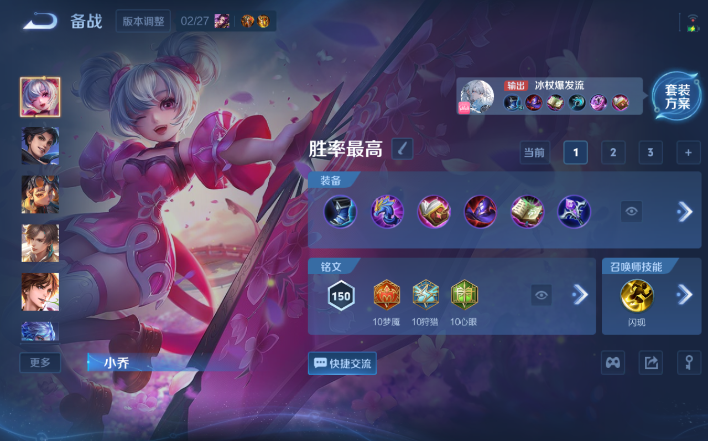Open the gamepad icon at the bottom right
Screen dimensions: 708x441
tap(613, 363)
